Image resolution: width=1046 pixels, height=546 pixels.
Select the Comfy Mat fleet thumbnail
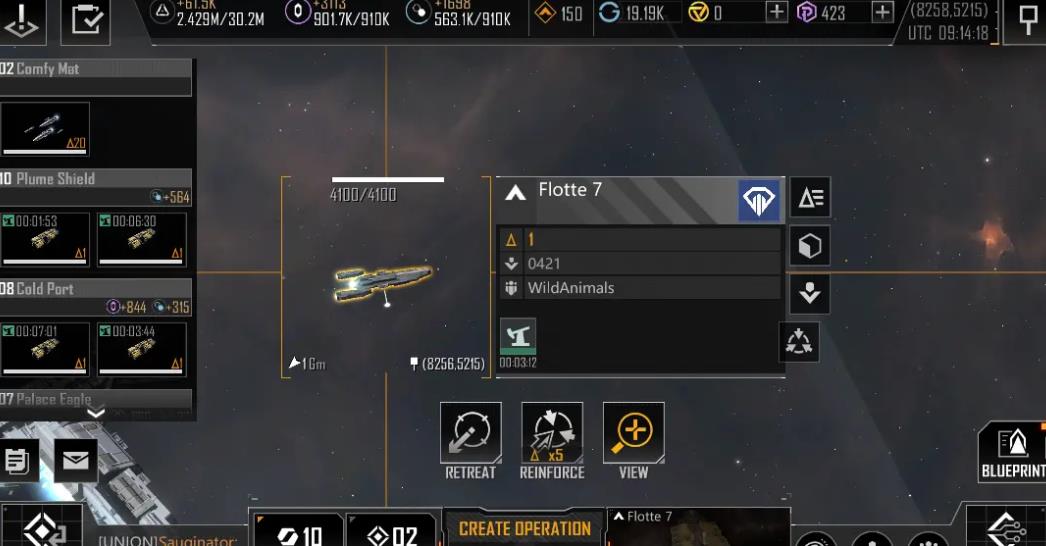[46, 130]
